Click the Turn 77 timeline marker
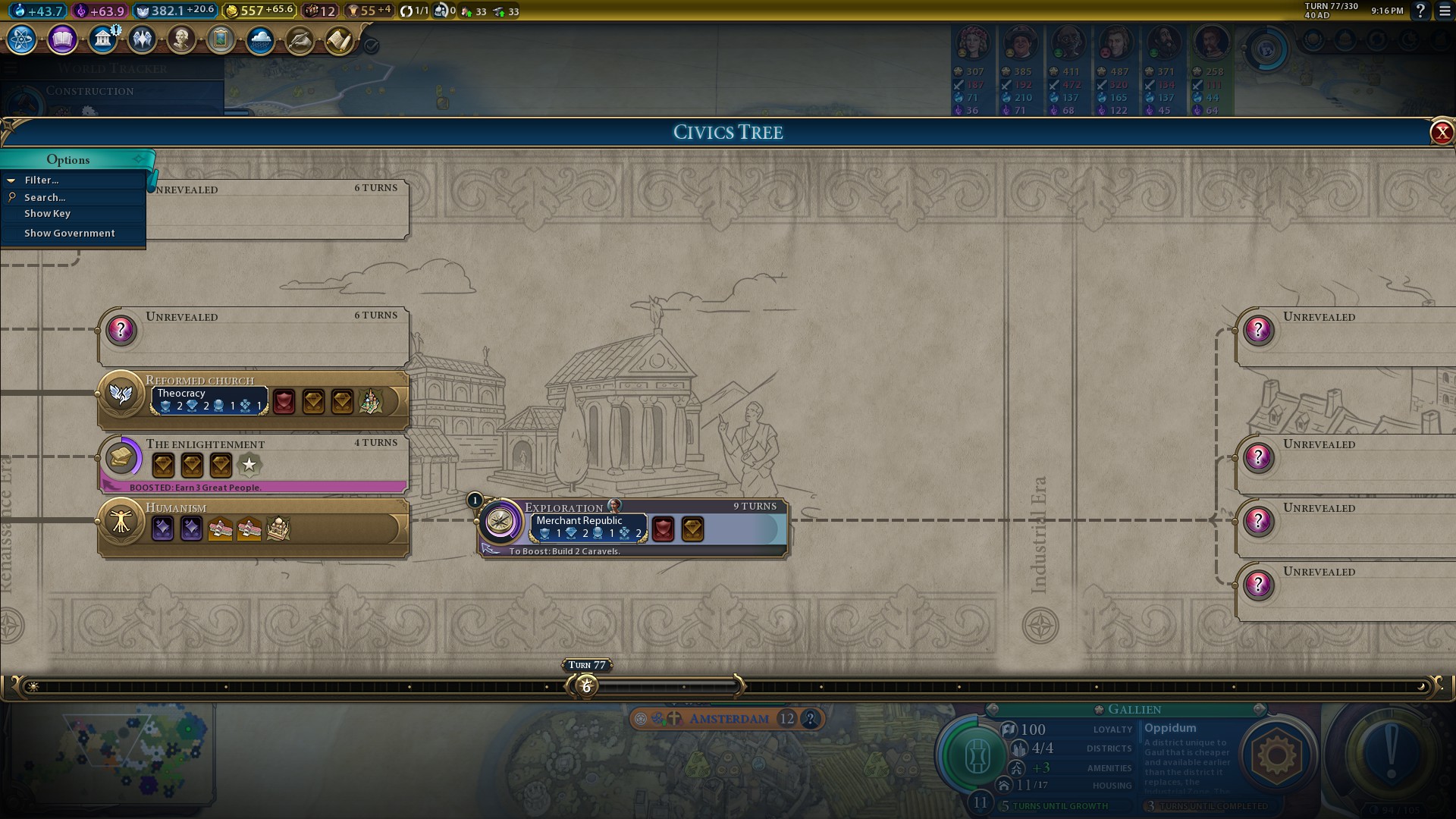The width and height of the screenshot is (1456, 819). (586, 686)
